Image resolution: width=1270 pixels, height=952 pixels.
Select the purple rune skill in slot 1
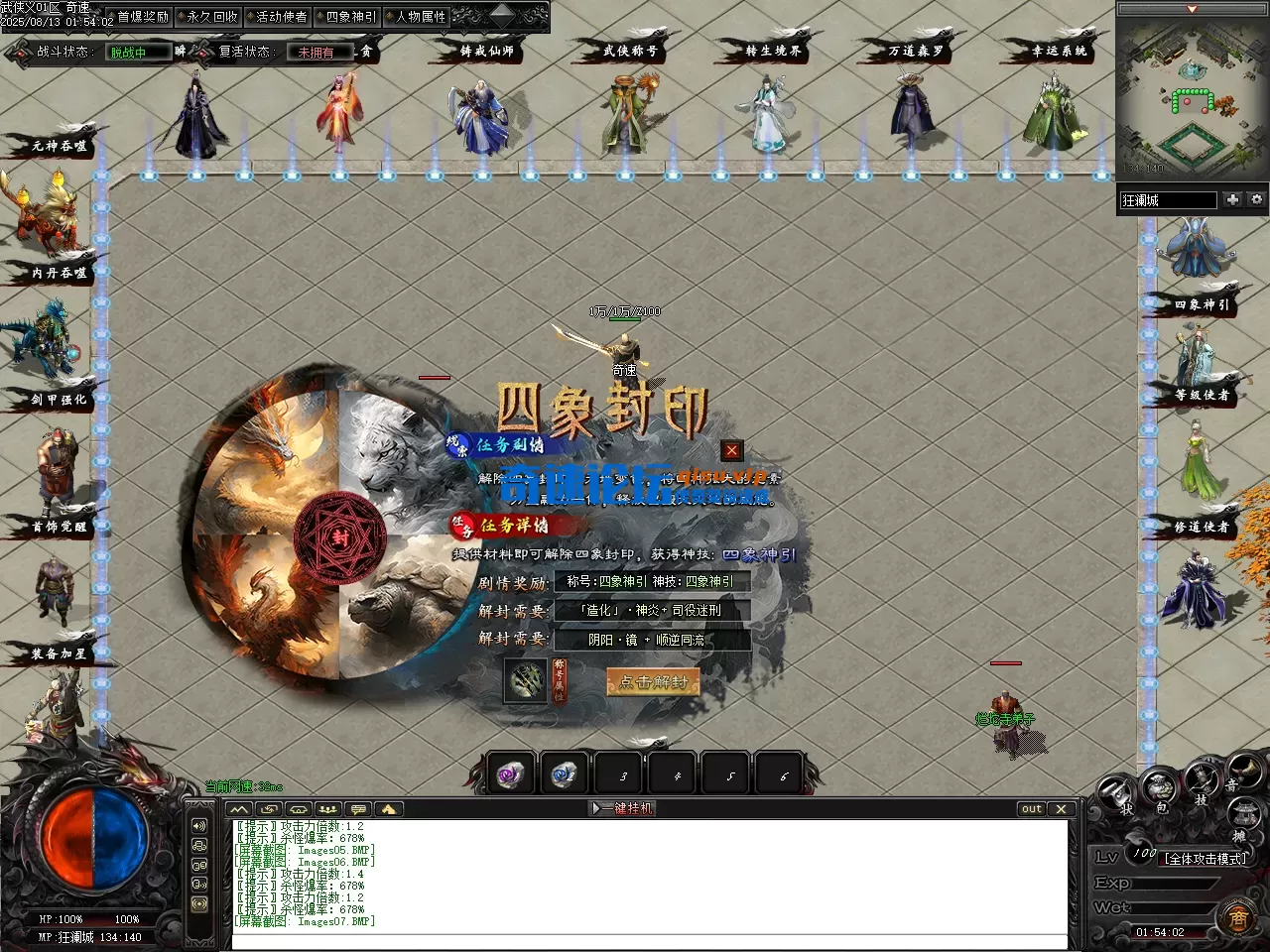[510, 774]
